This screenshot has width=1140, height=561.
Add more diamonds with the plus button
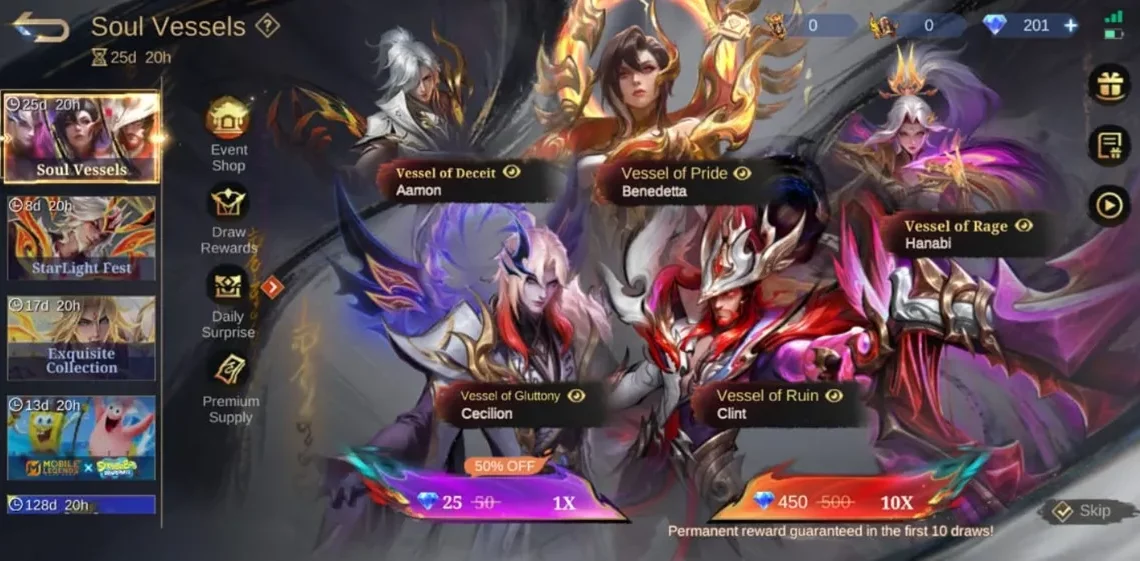tap(1071, 26)
